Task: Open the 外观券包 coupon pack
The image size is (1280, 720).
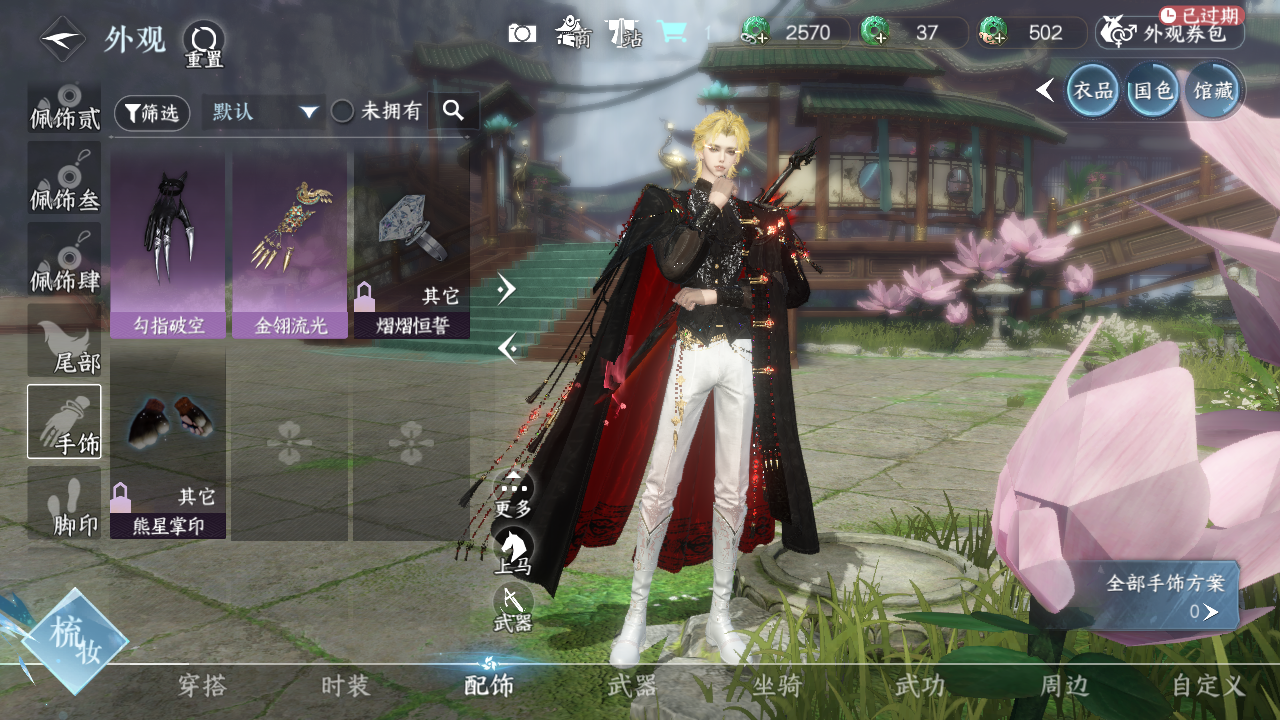Action: coord(1171,33)
